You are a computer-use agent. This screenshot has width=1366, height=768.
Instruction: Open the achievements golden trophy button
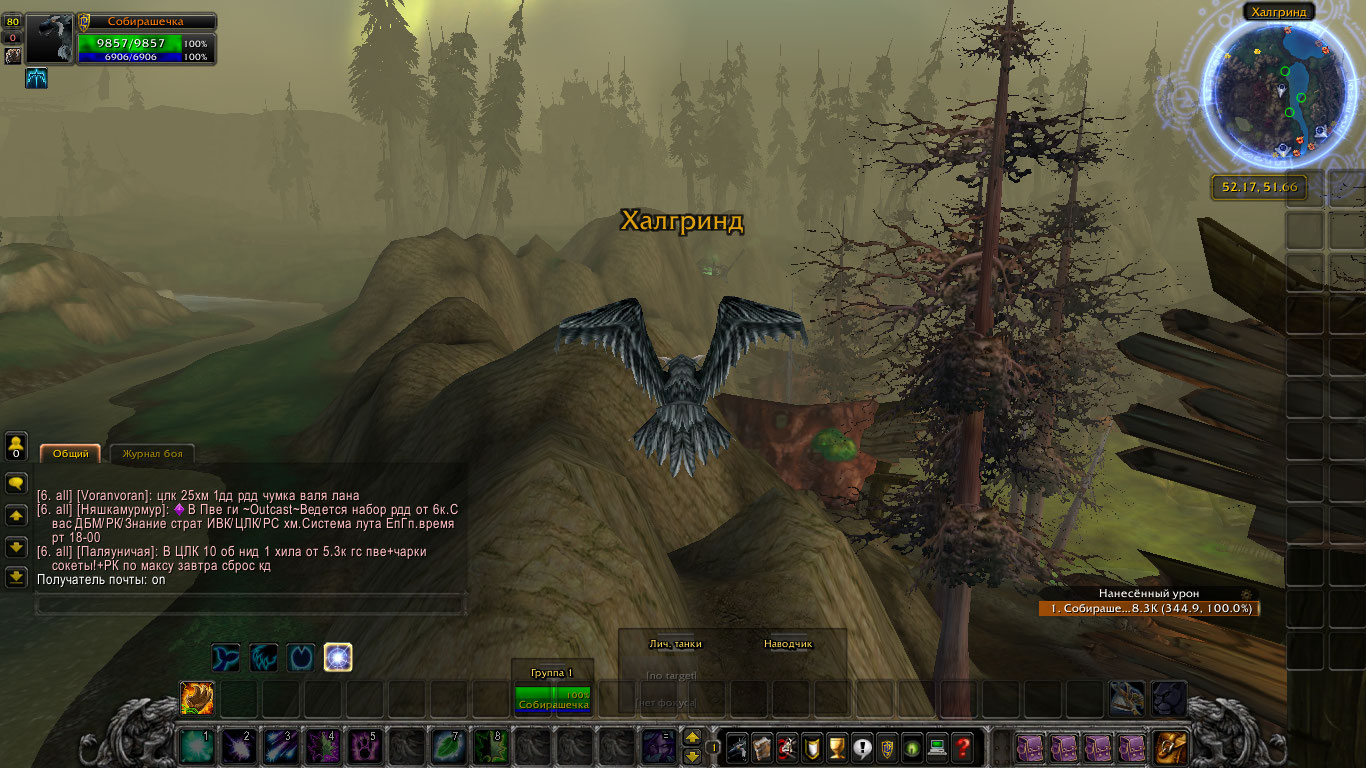[x=838, y=746]
